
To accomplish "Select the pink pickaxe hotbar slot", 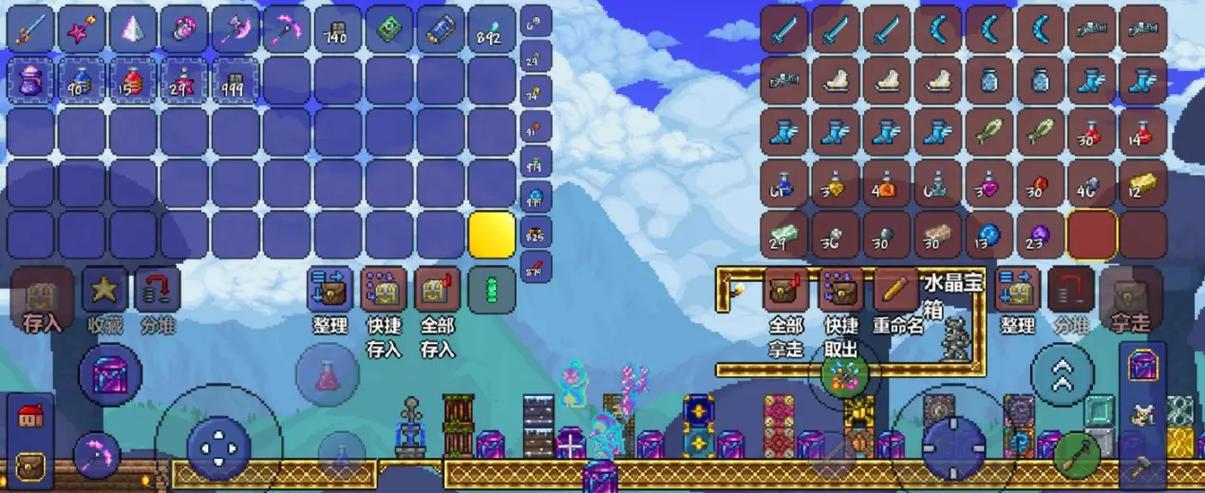I will (x=288, y=28).
